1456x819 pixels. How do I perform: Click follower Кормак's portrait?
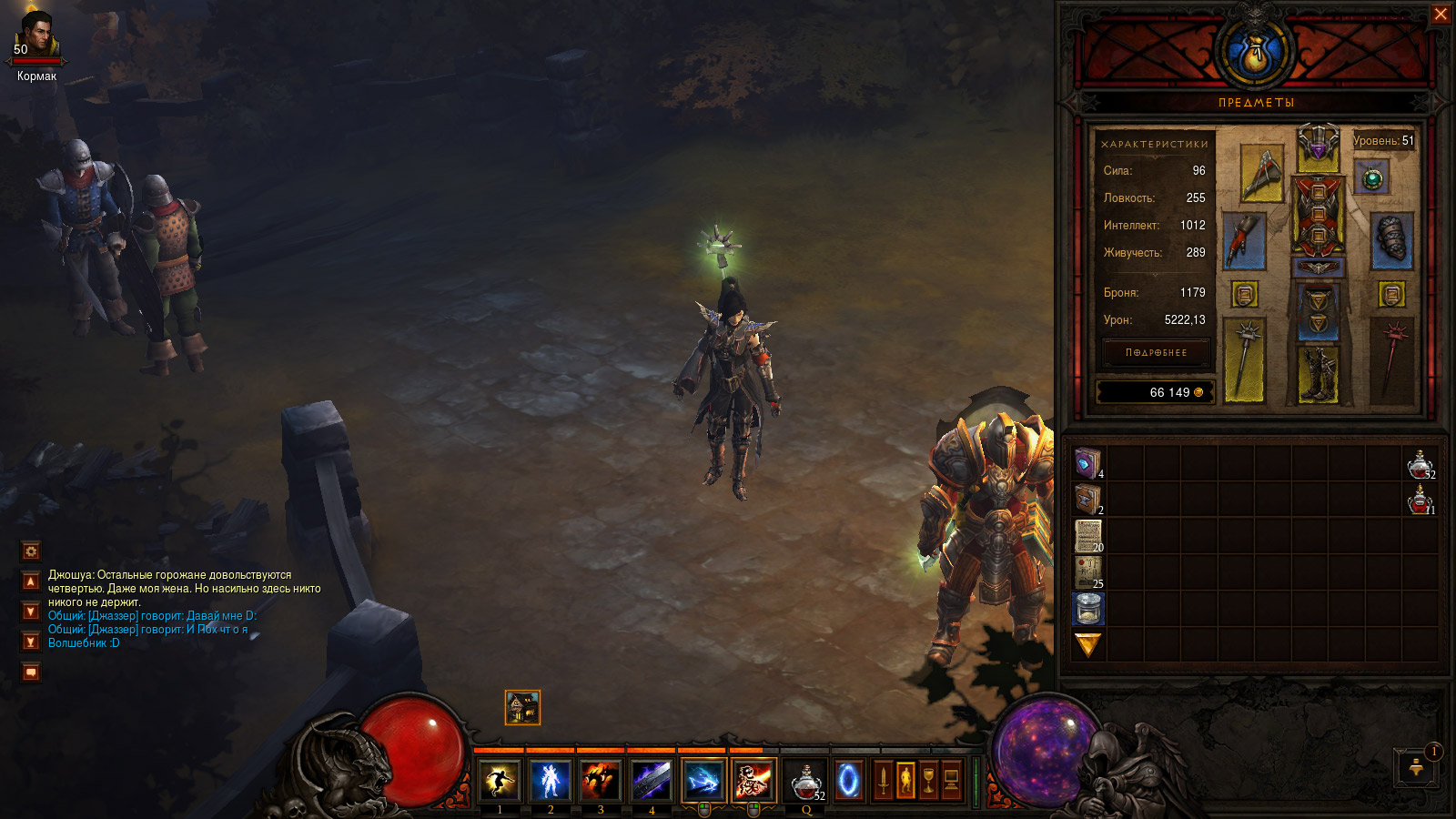36,36
